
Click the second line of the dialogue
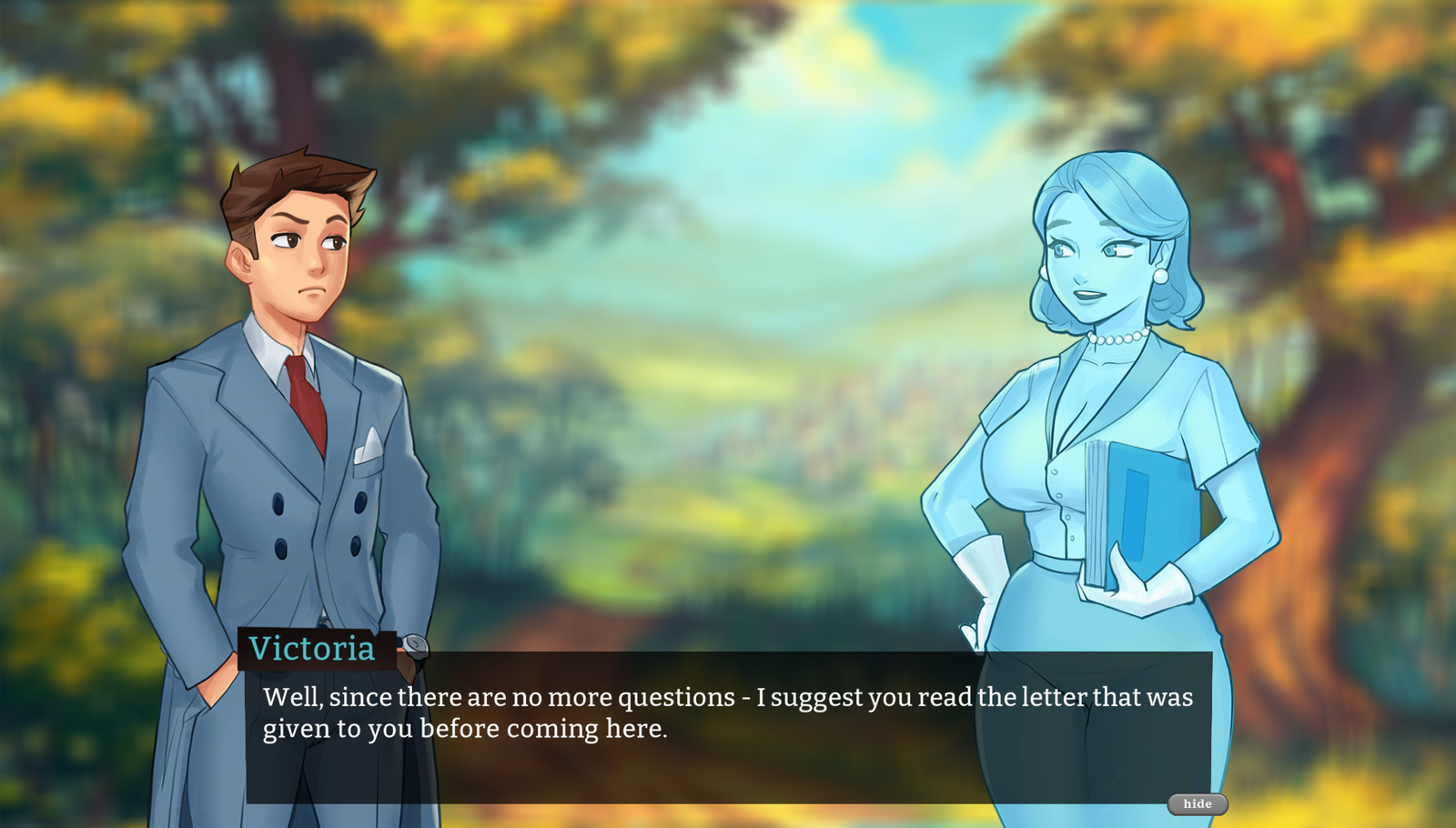coord(464,728)
